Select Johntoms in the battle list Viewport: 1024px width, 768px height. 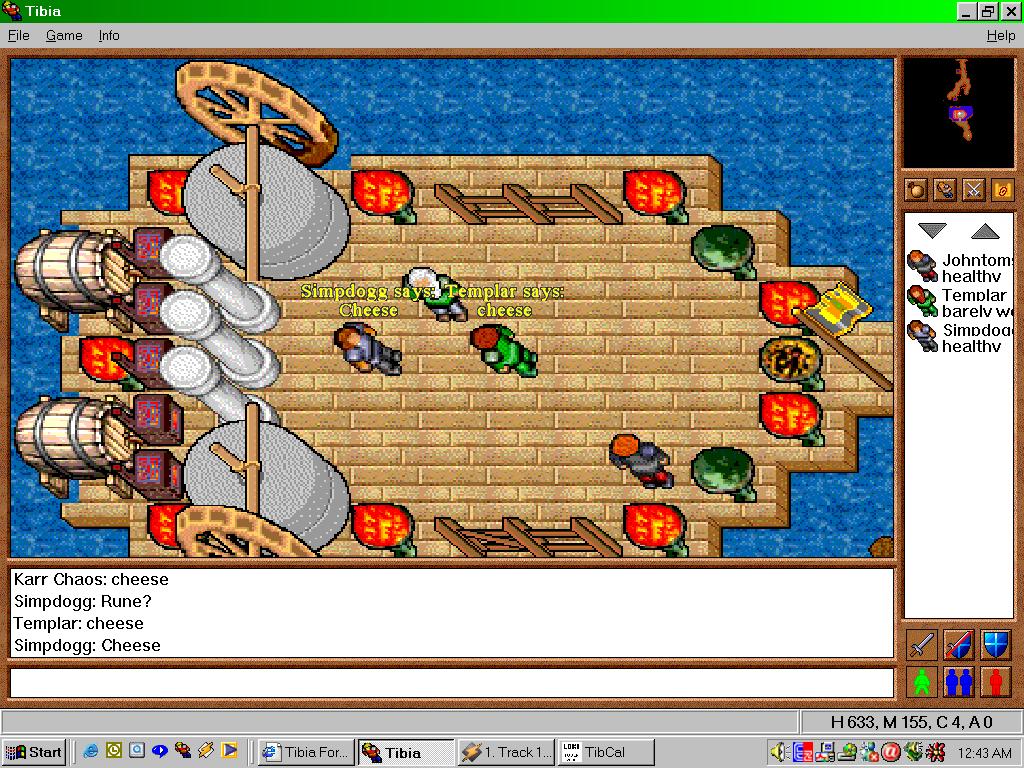point(959,268)
